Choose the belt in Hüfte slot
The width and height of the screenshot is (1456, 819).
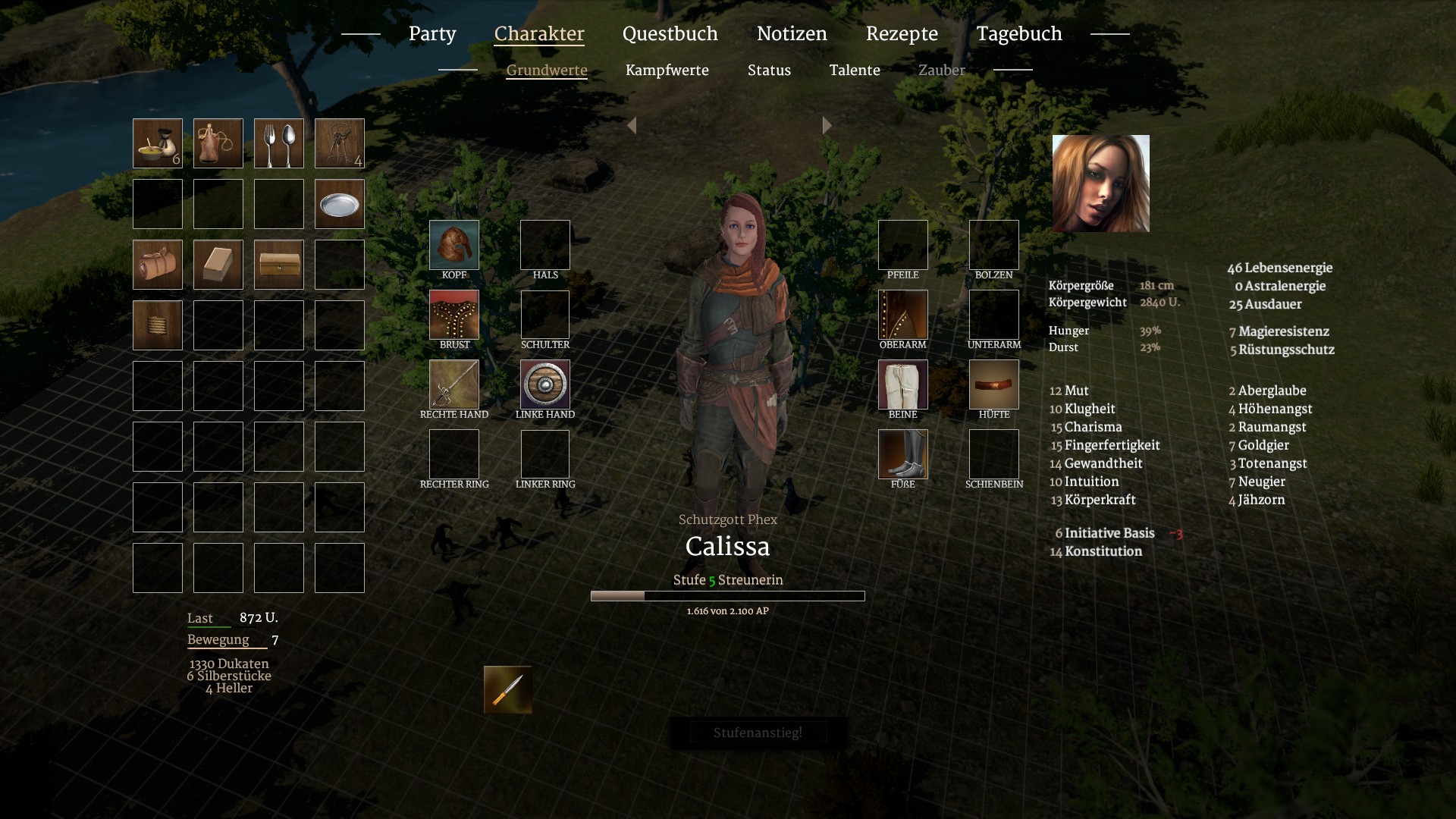pyautogui.click(x=993, y=384)
